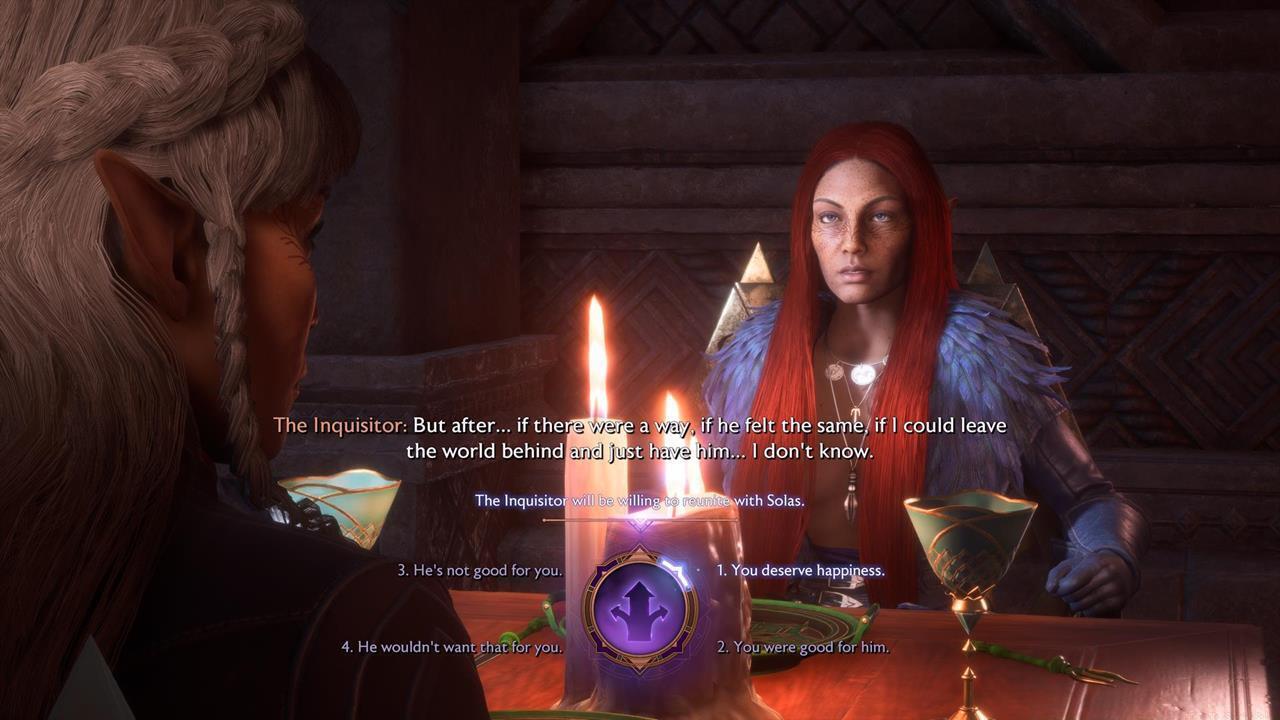The image size is (1280, 720).
Task: Expand the chevron above the dialogue wheel
Action: tap(639, 528)
